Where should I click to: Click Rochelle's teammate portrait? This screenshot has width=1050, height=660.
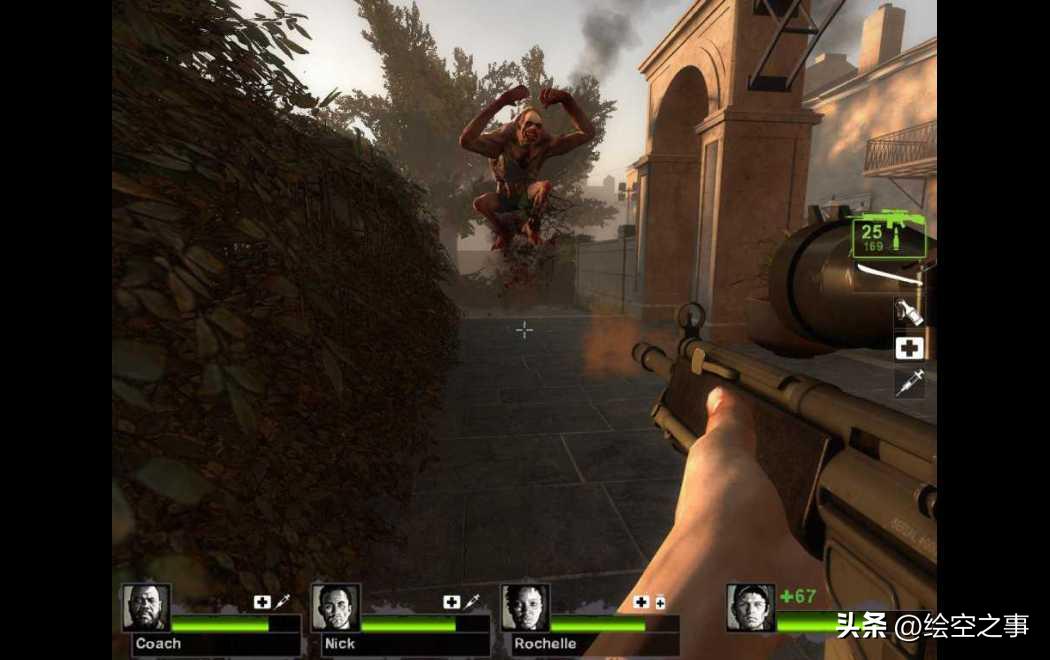(x=524, y=608)
